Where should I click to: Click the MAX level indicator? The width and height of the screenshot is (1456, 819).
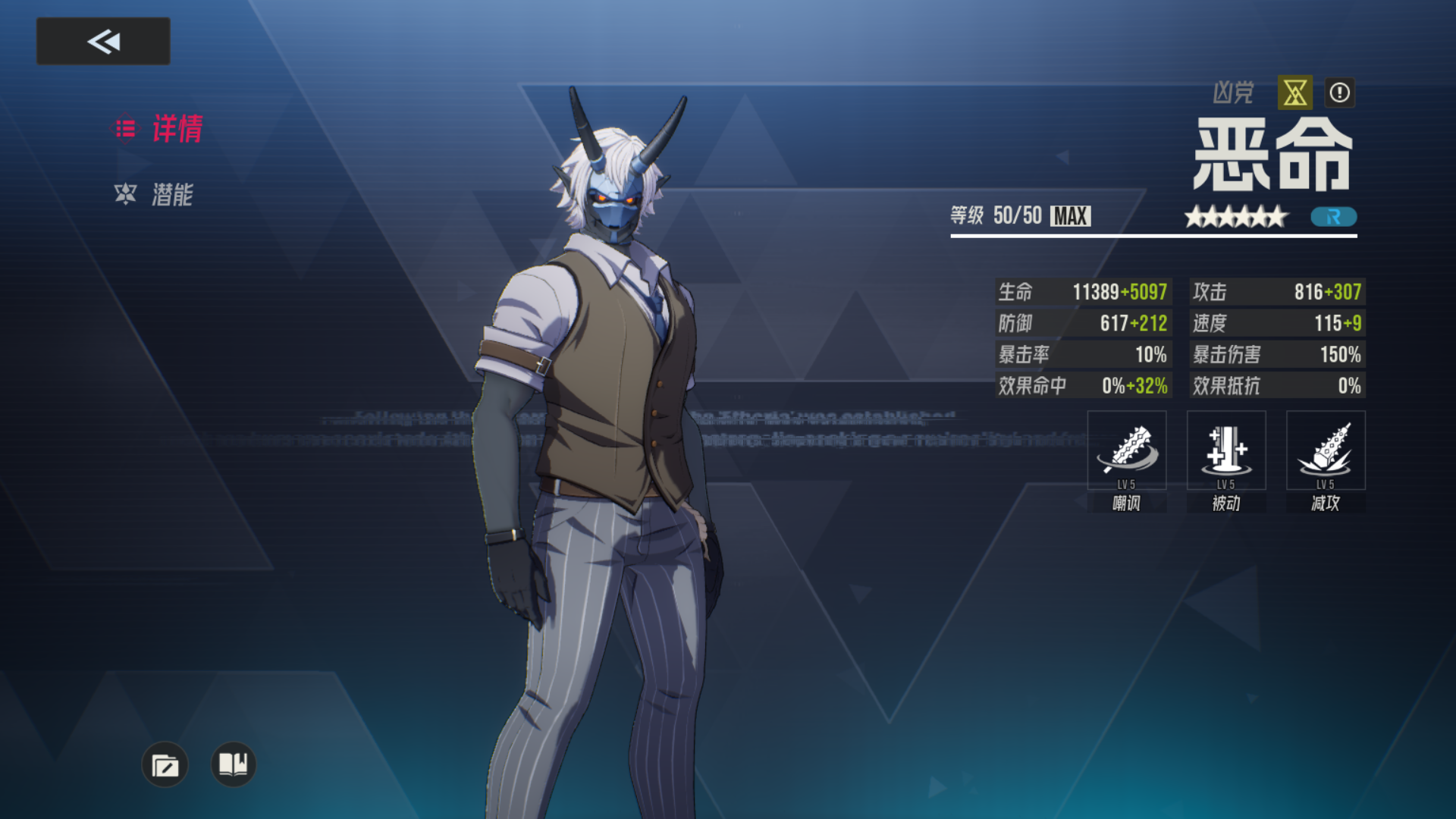point(1069,217)
